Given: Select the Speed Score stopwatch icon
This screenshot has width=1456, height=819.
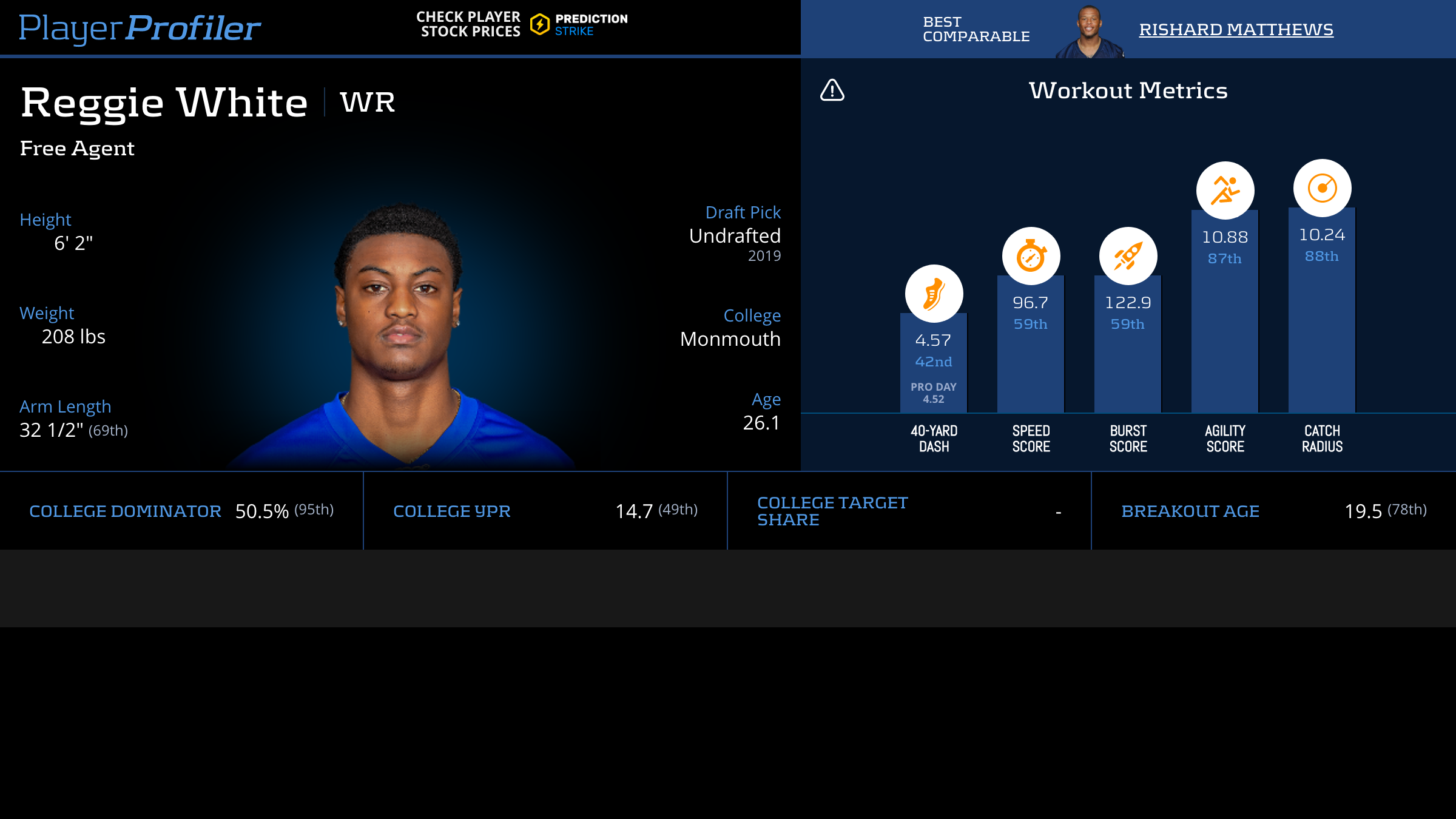Looking at the screenshot, I should 1031,256.
